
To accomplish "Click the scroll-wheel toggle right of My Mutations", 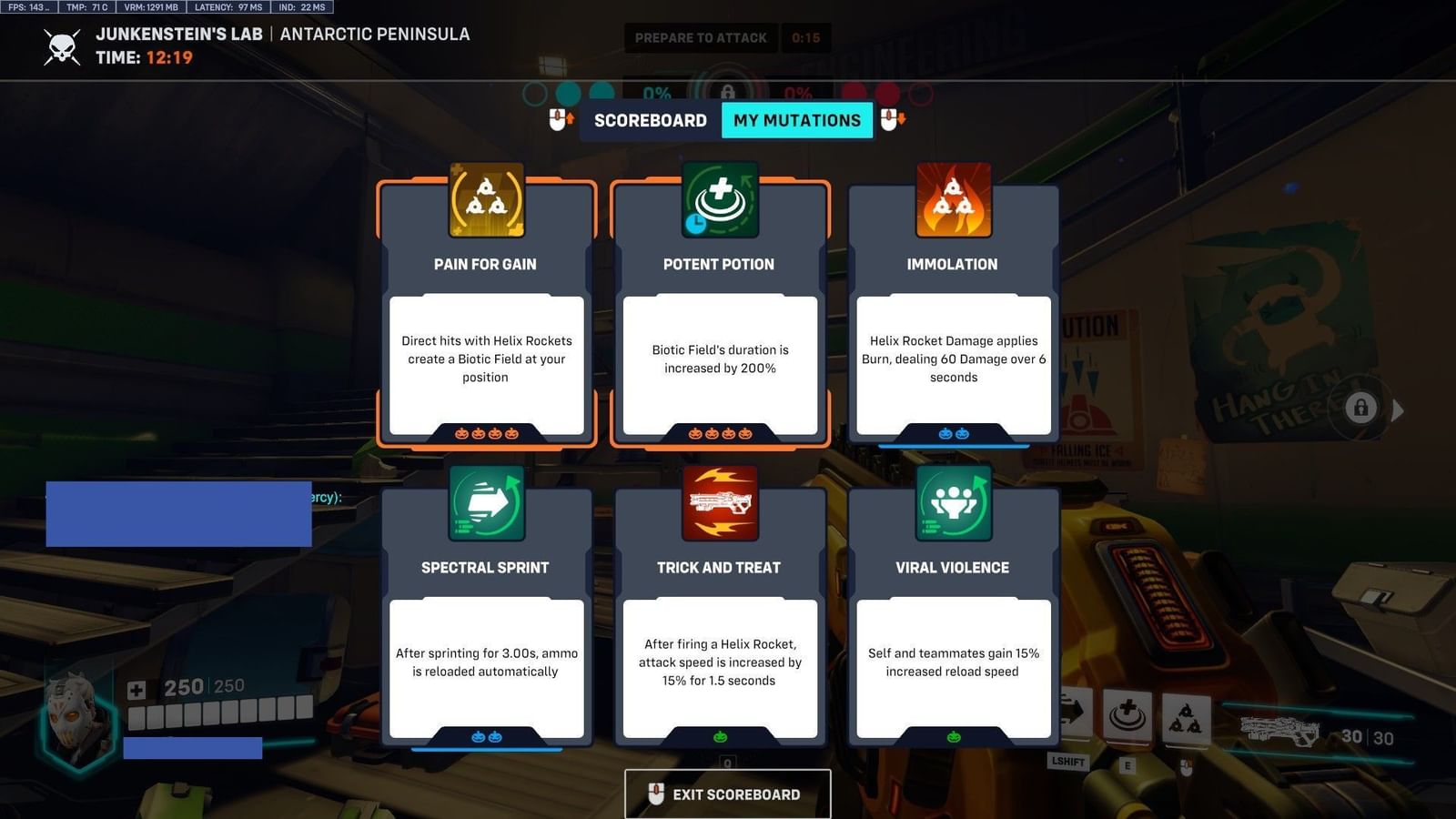I will point(893,119).
